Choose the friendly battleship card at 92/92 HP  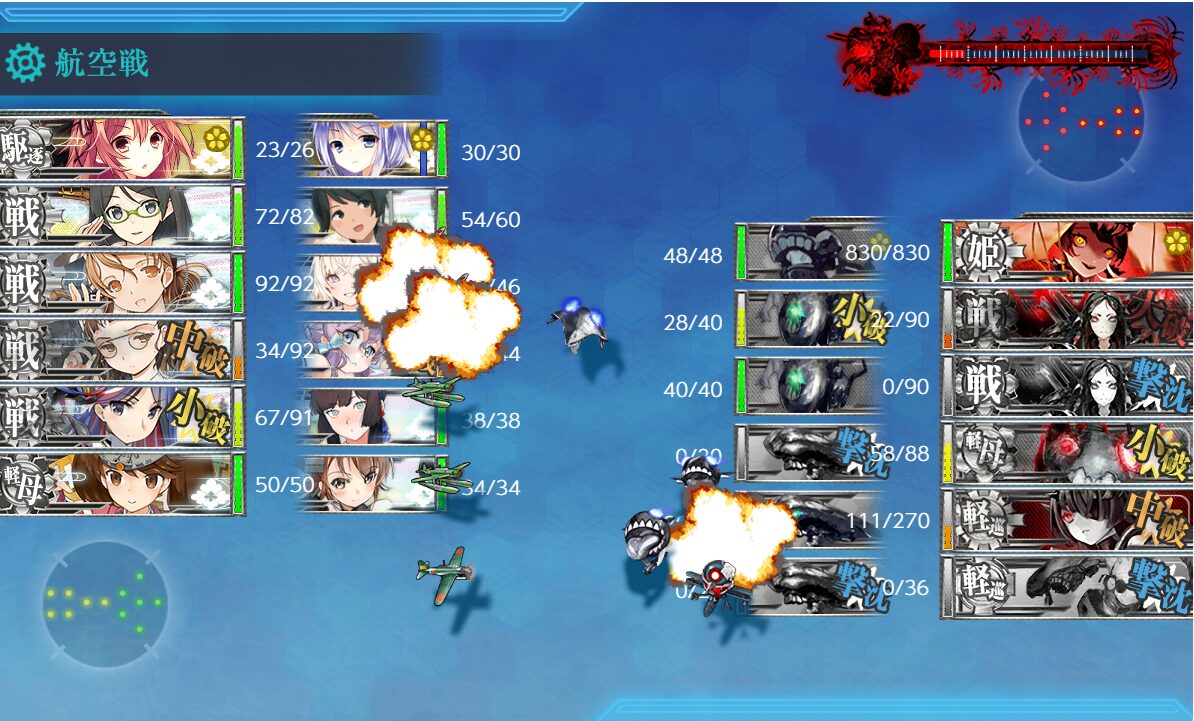[x=122, y=282]
